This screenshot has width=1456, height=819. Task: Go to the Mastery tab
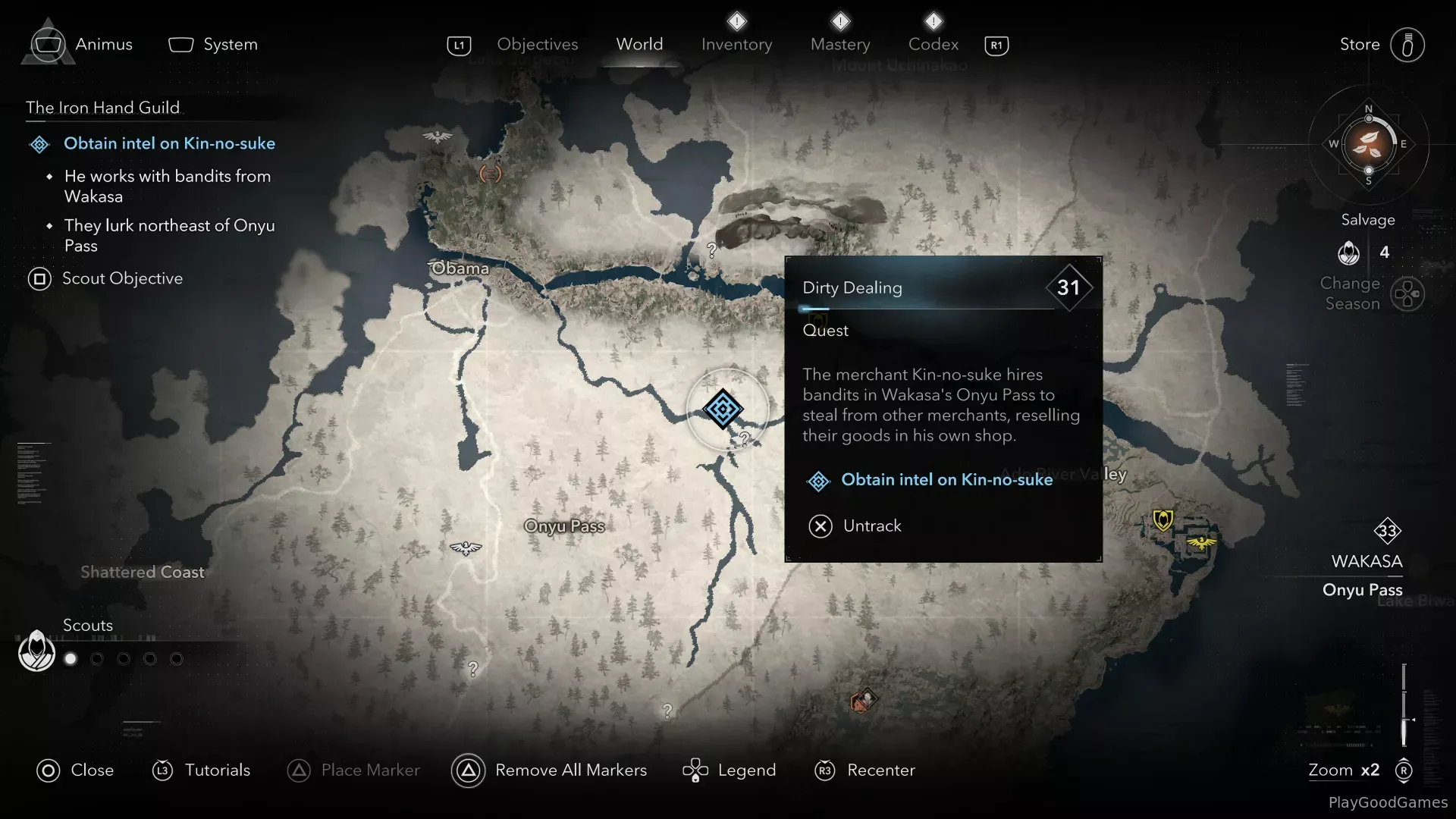pyautogui.click(x=840, y=45)
